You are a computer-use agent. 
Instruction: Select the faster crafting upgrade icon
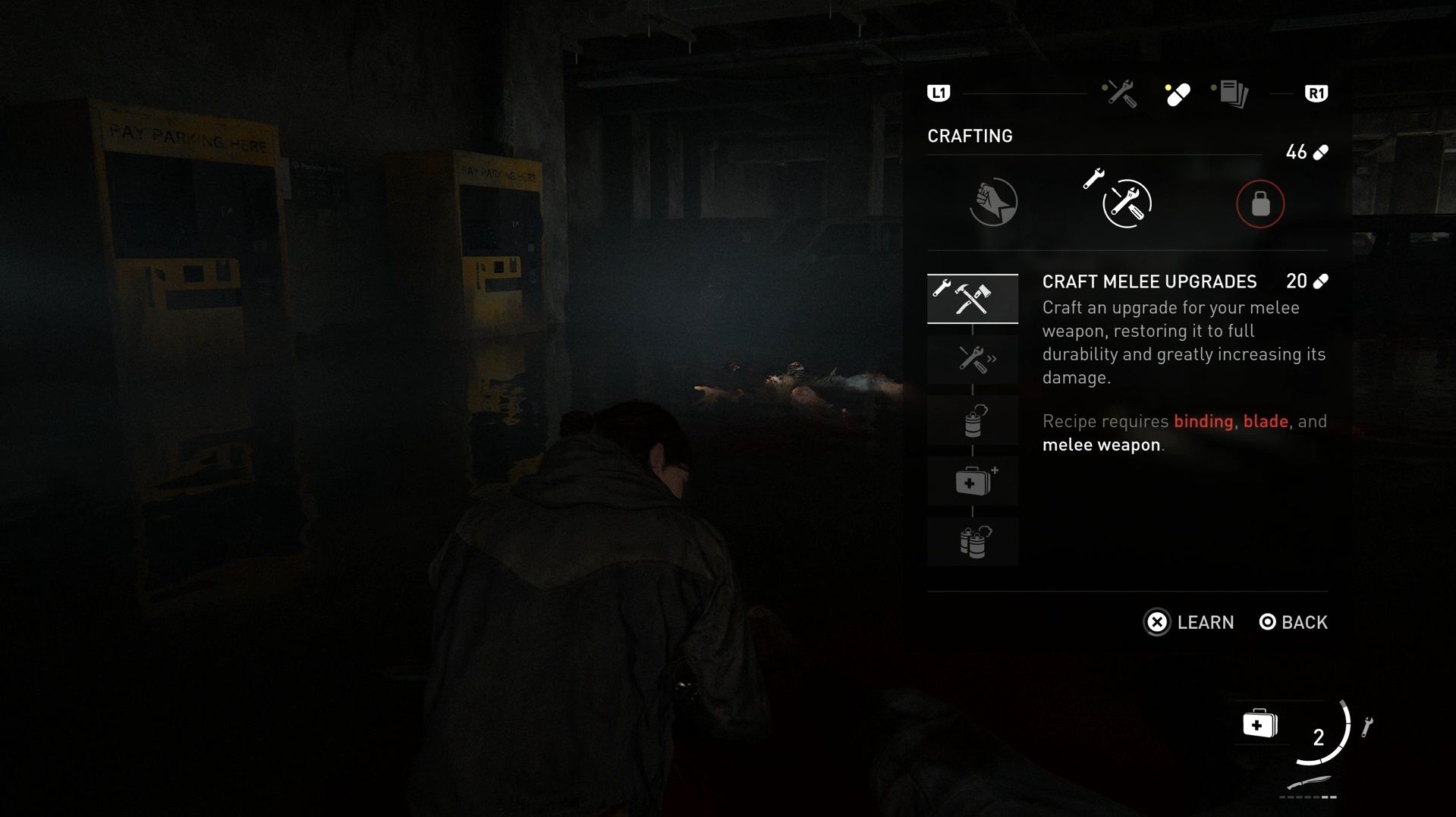tap(973, 359)
